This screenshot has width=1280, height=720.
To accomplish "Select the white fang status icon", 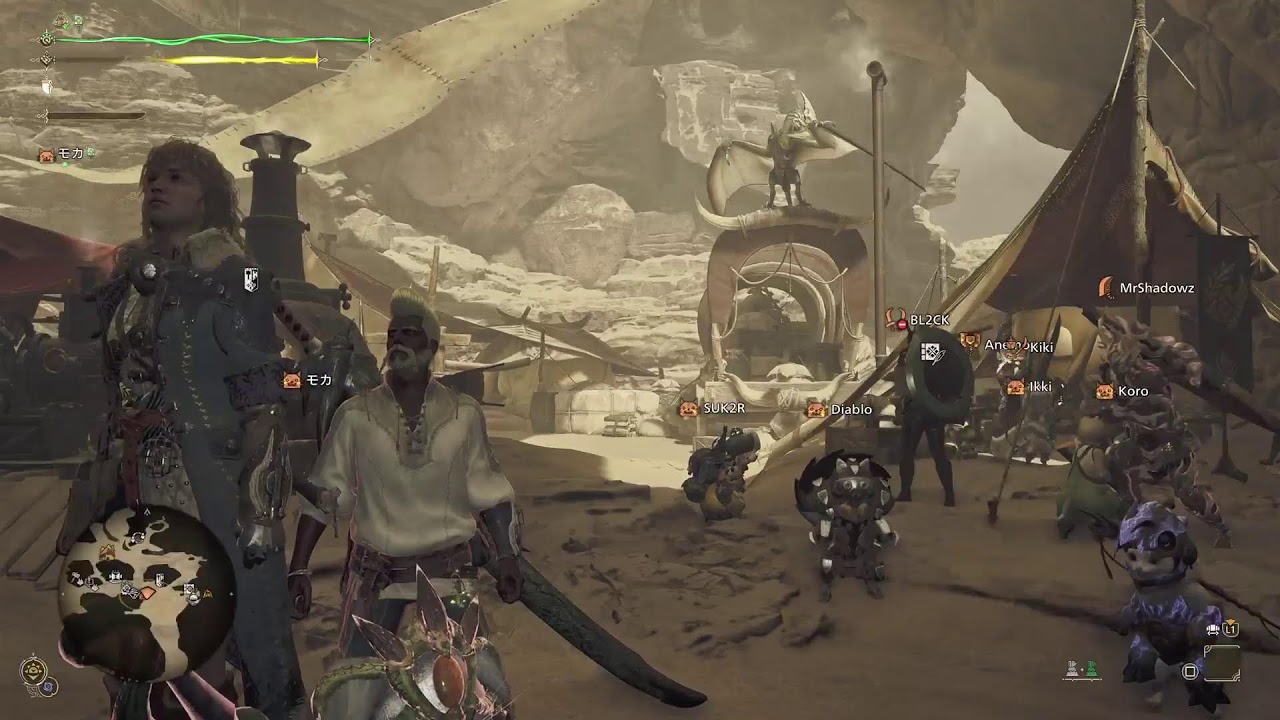I will tap(46, 88).
